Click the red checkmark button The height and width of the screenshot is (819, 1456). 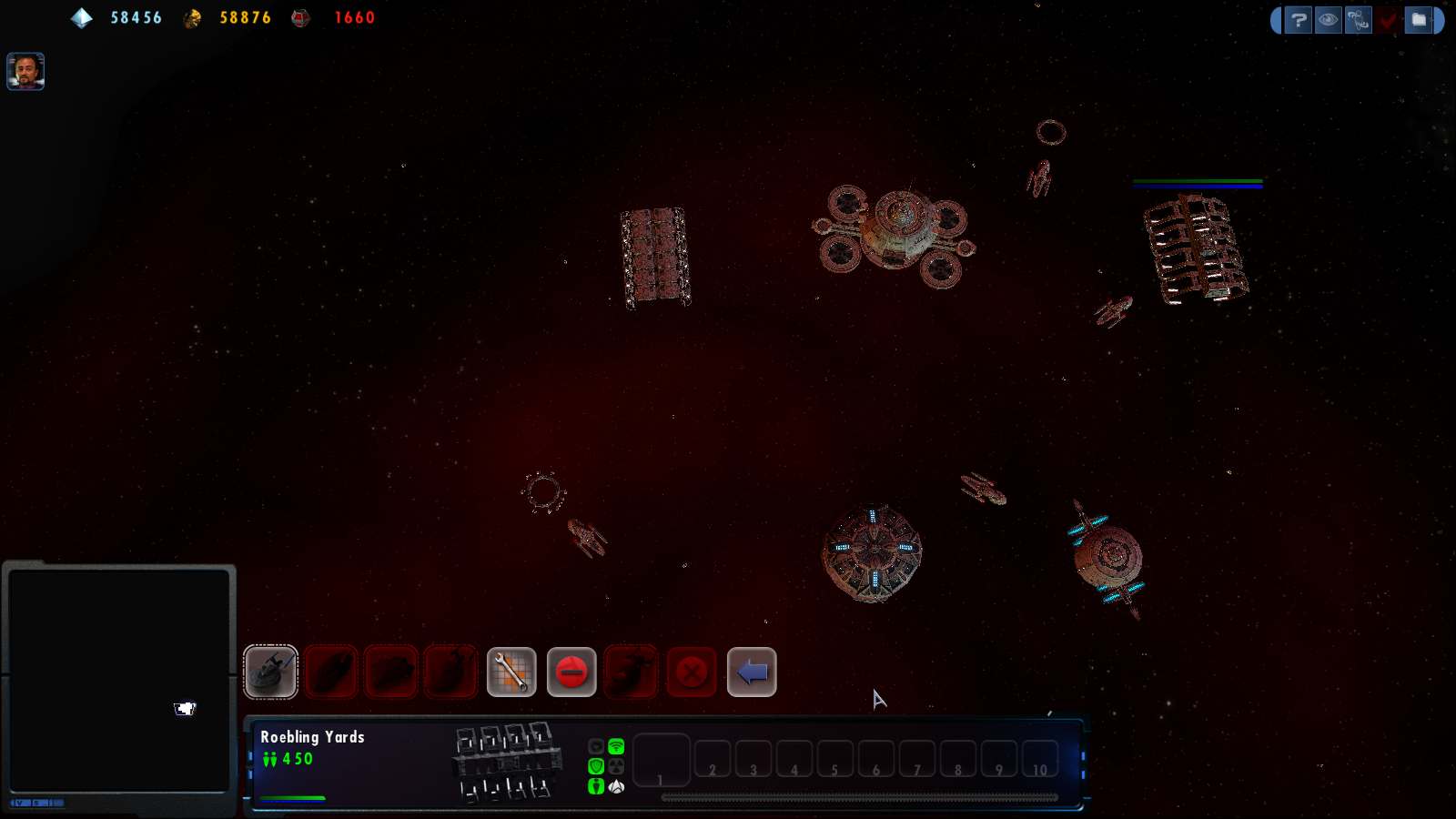click(x=1388, y=20)
